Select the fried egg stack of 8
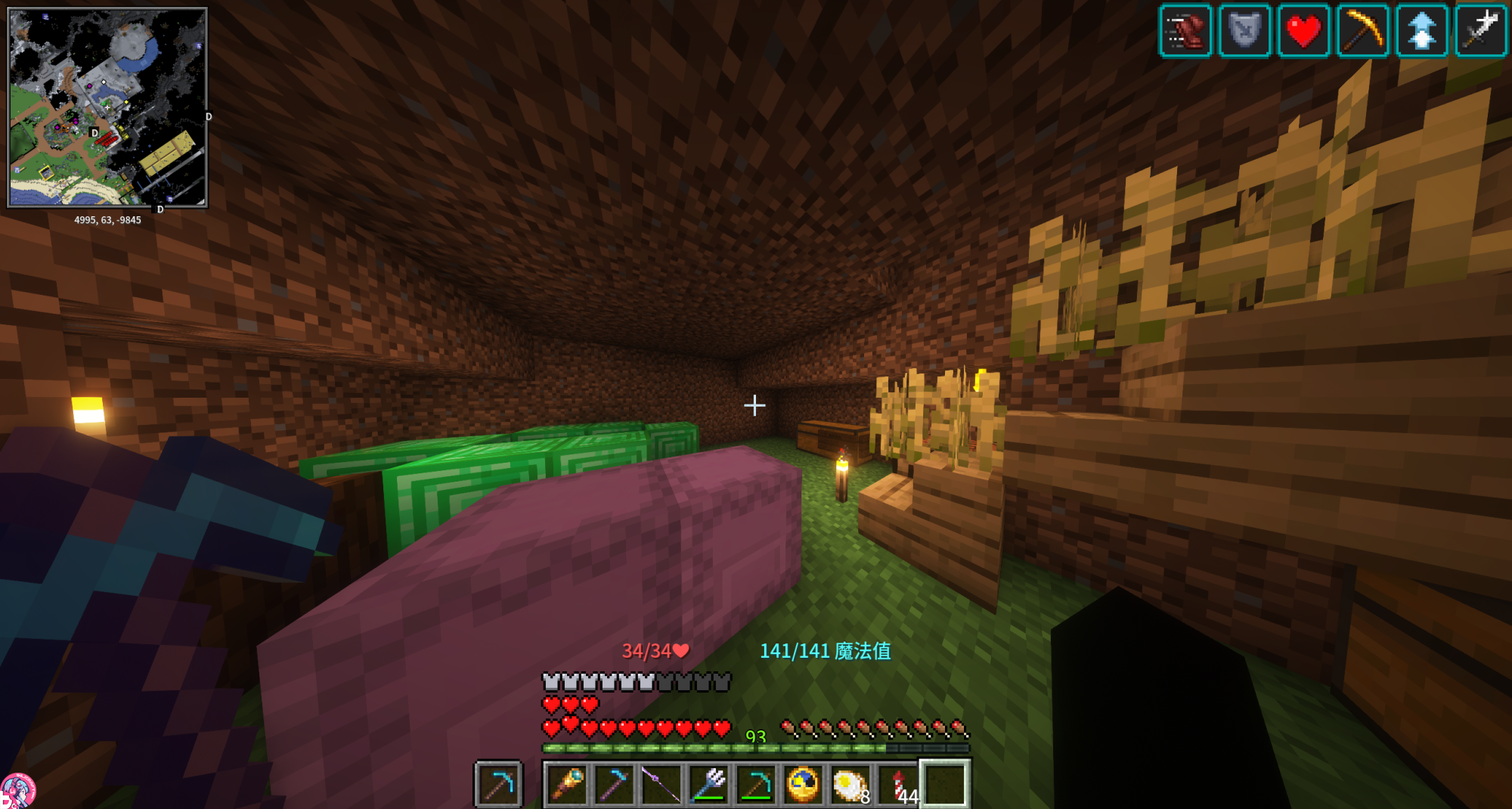This screenshot has width=1512, height=809. (850, 784)
